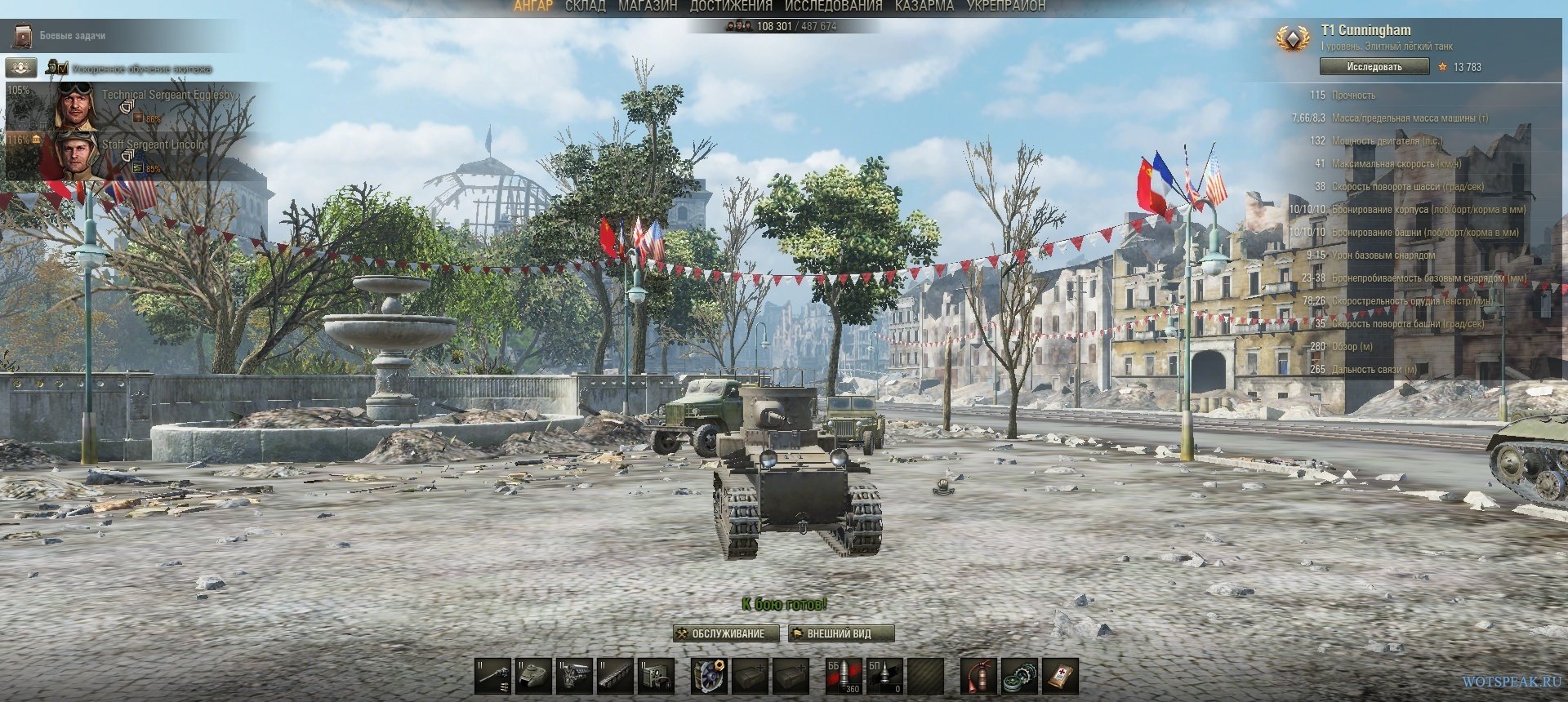Select the ББ armor-piercing shell slot
The width and height of the screenshot is (1568, 702).
coord(844,676)
